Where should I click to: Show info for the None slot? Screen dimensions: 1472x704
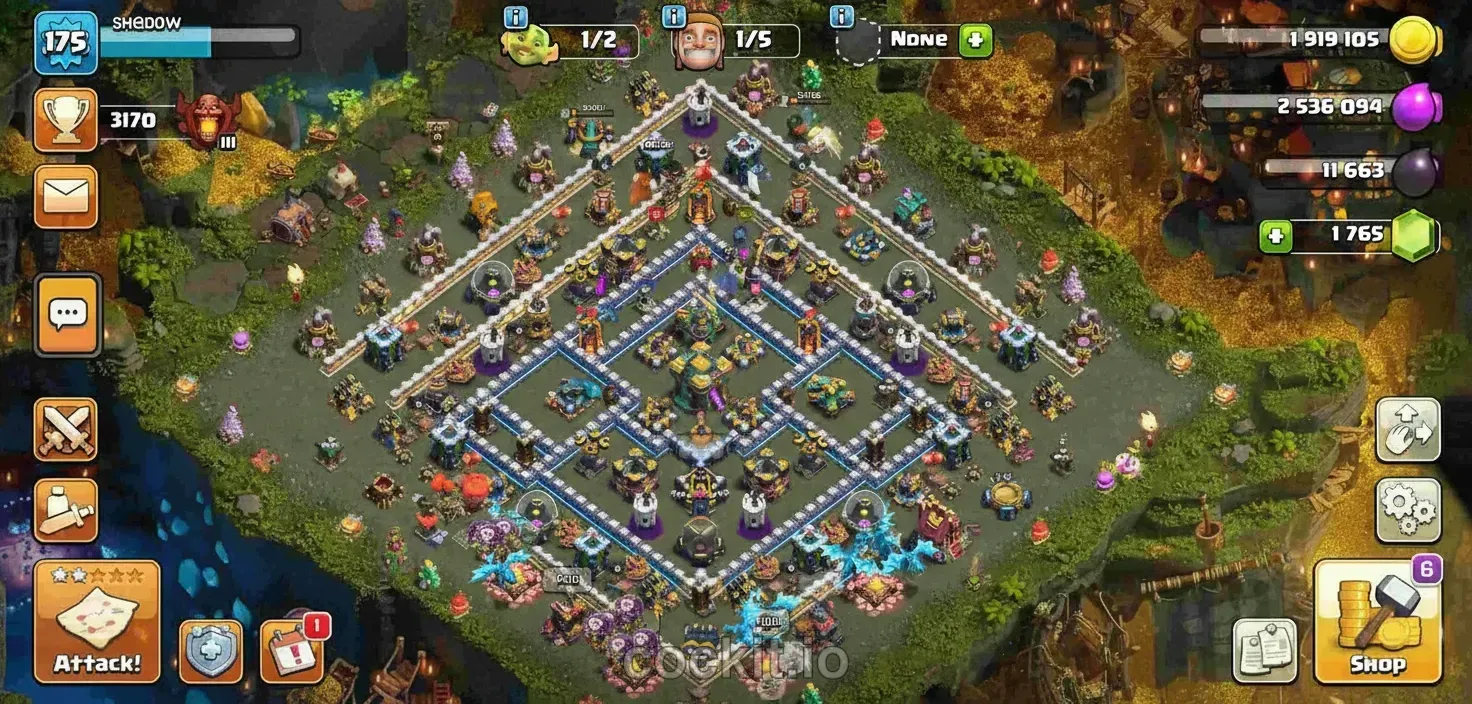tap(843, 17)
